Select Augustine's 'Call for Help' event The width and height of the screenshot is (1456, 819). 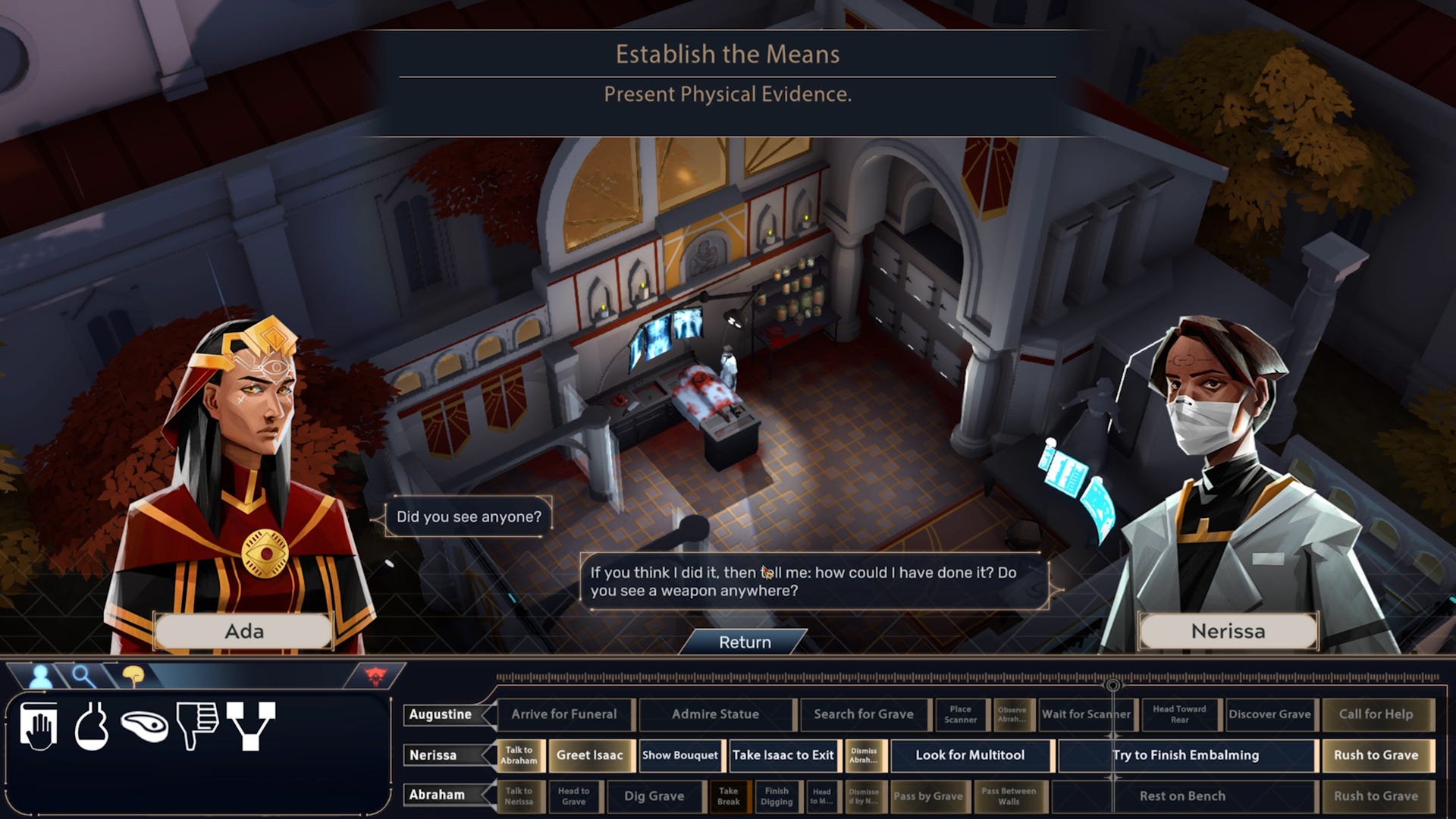tap(1379, 714)
